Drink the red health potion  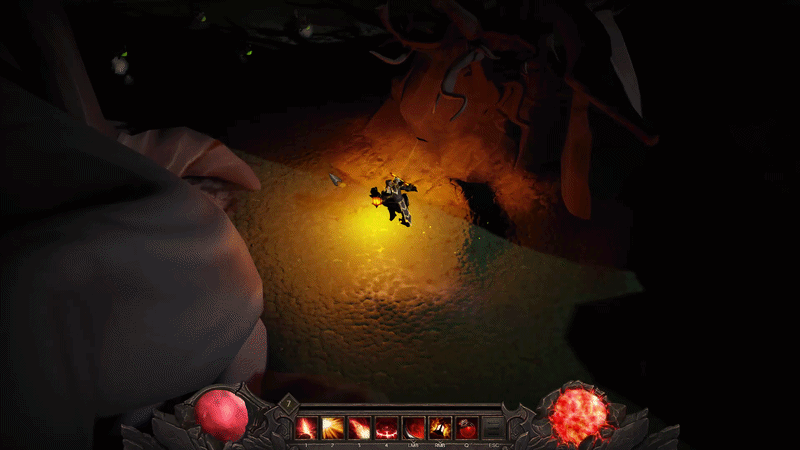(x=467, y=427)
